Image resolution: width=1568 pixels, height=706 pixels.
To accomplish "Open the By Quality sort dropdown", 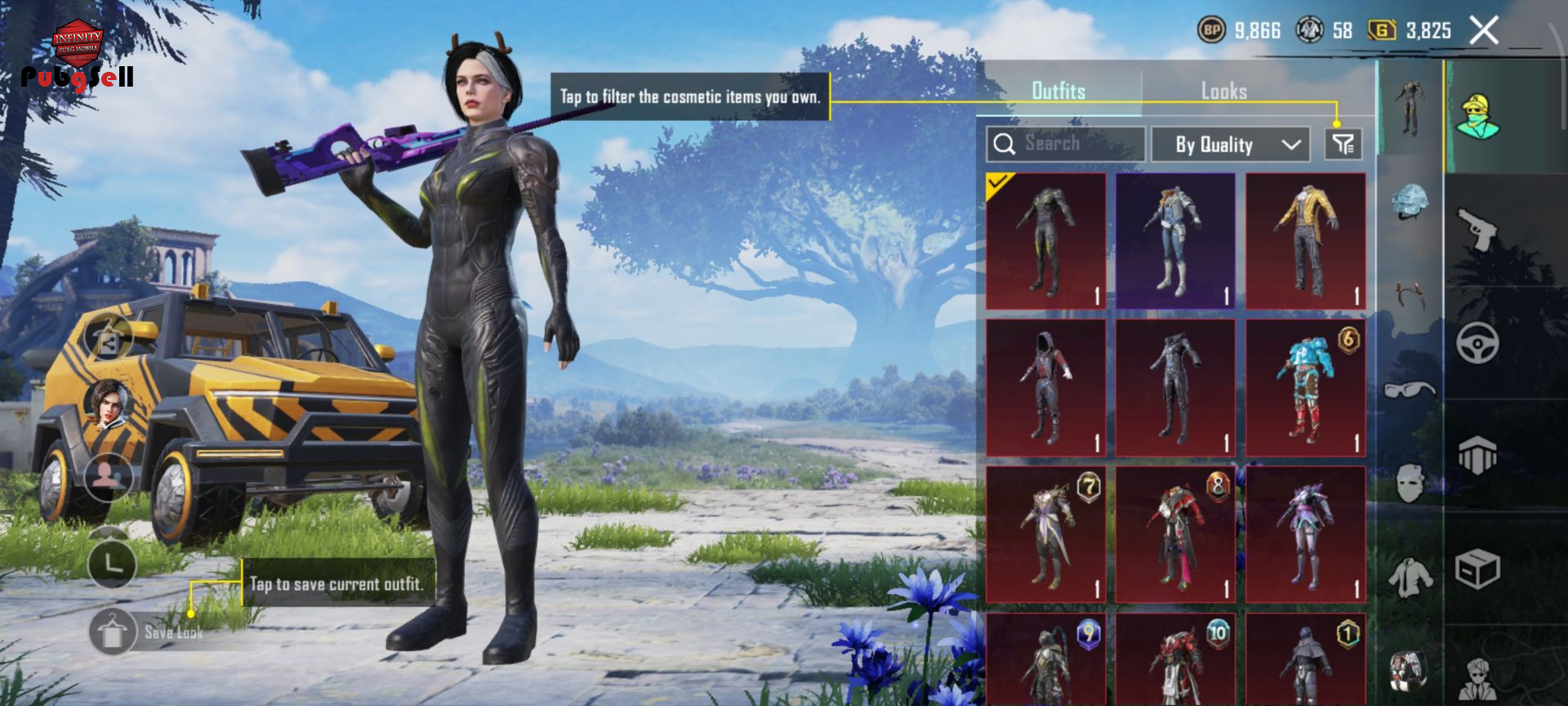I will pos(1231,145).
